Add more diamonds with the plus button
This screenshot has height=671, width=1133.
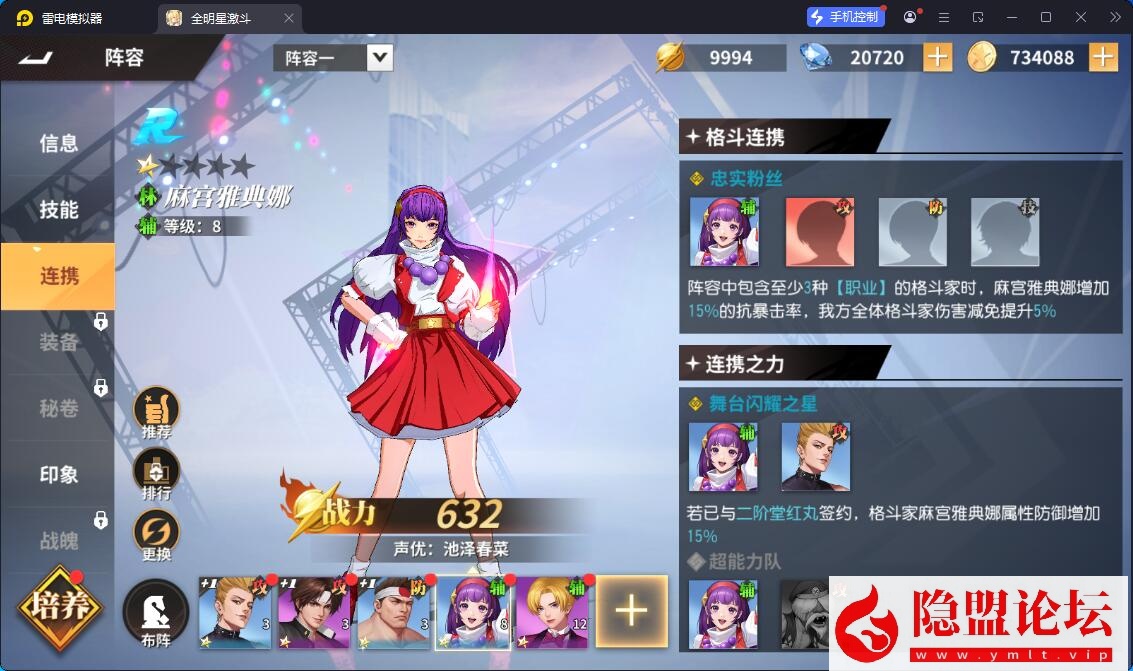pyautogui.click(x=937, y=57)
